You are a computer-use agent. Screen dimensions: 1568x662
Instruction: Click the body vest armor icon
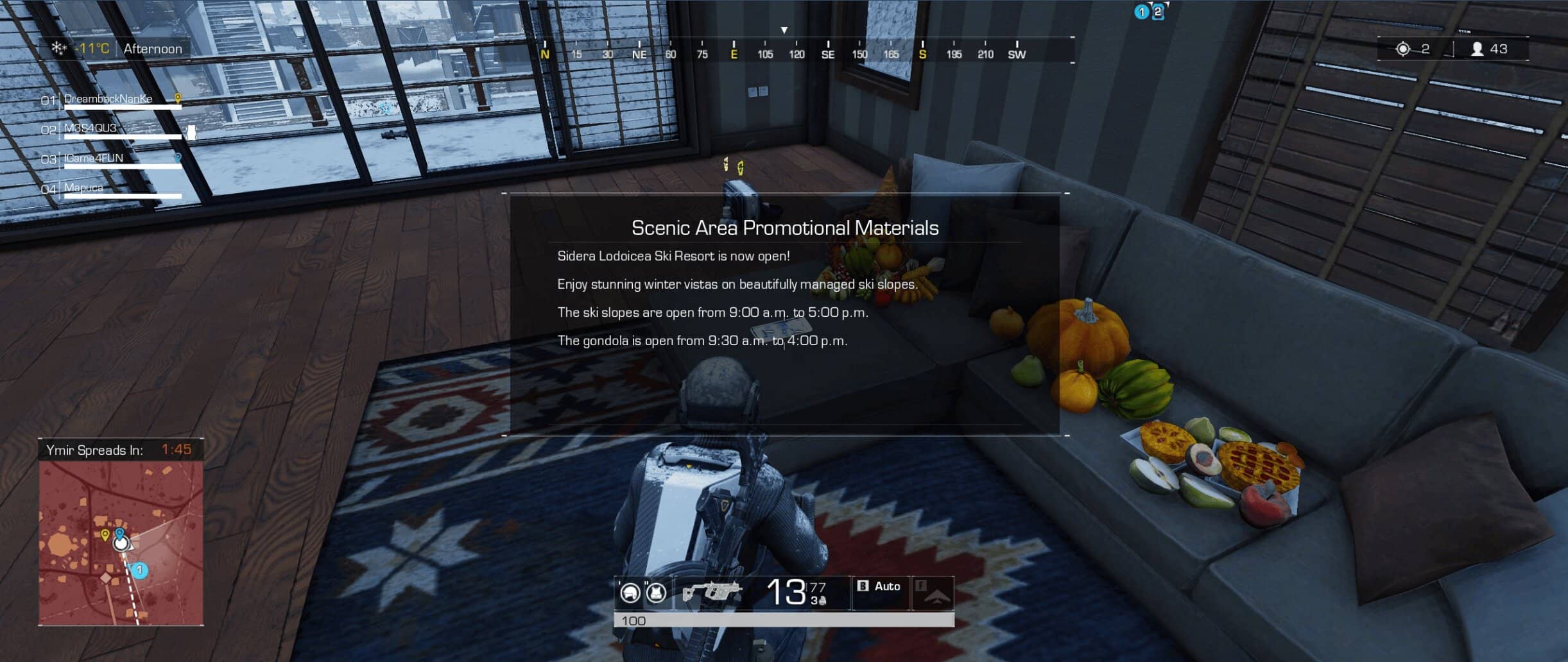tap(655, 593)
